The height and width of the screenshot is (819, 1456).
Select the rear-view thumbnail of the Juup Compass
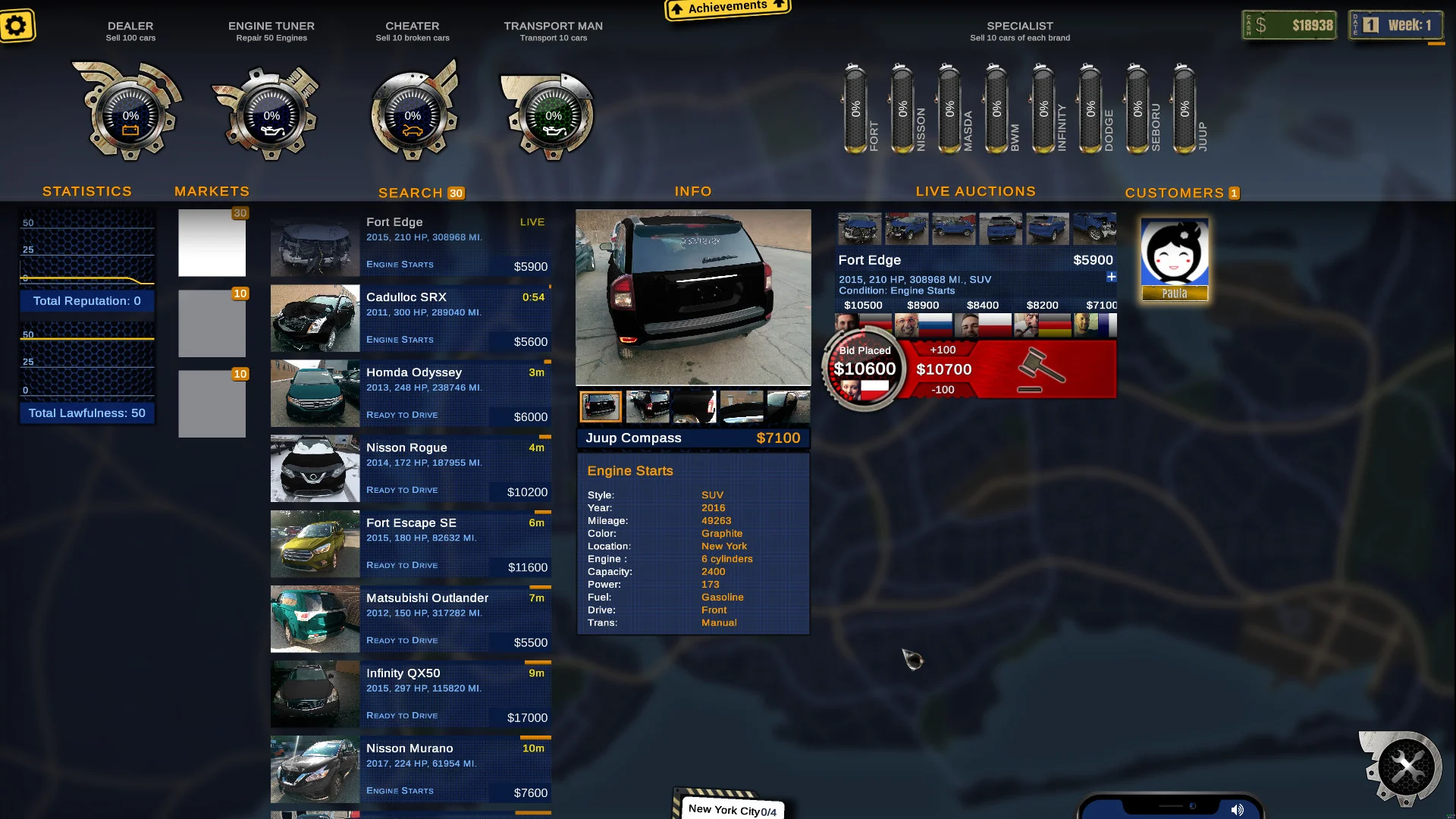pyautogui.click(x=601, y=406)
